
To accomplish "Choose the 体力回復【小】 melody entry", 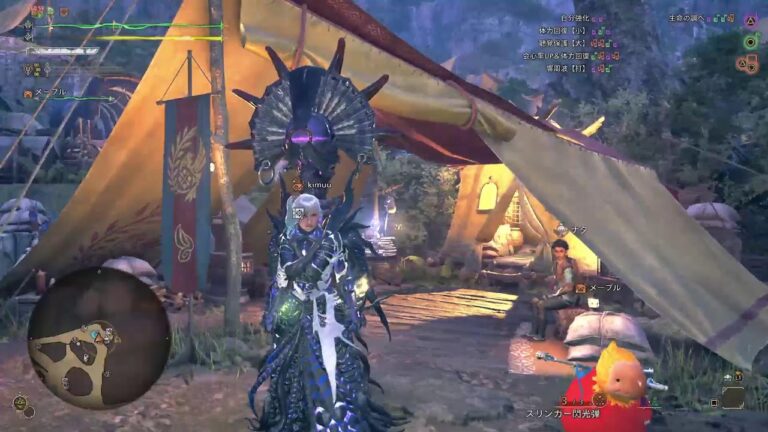I will tap(565, 31).
